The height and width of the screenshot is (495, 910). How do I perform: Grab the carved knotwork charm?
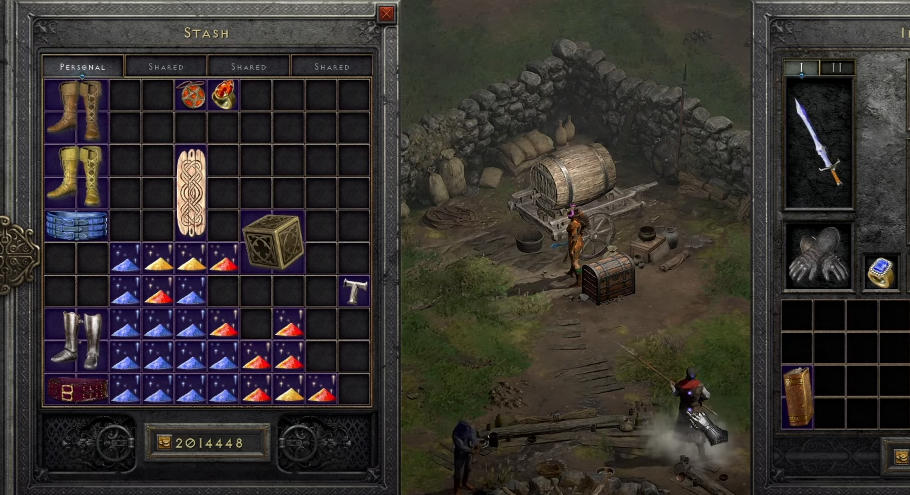(191, 192)
